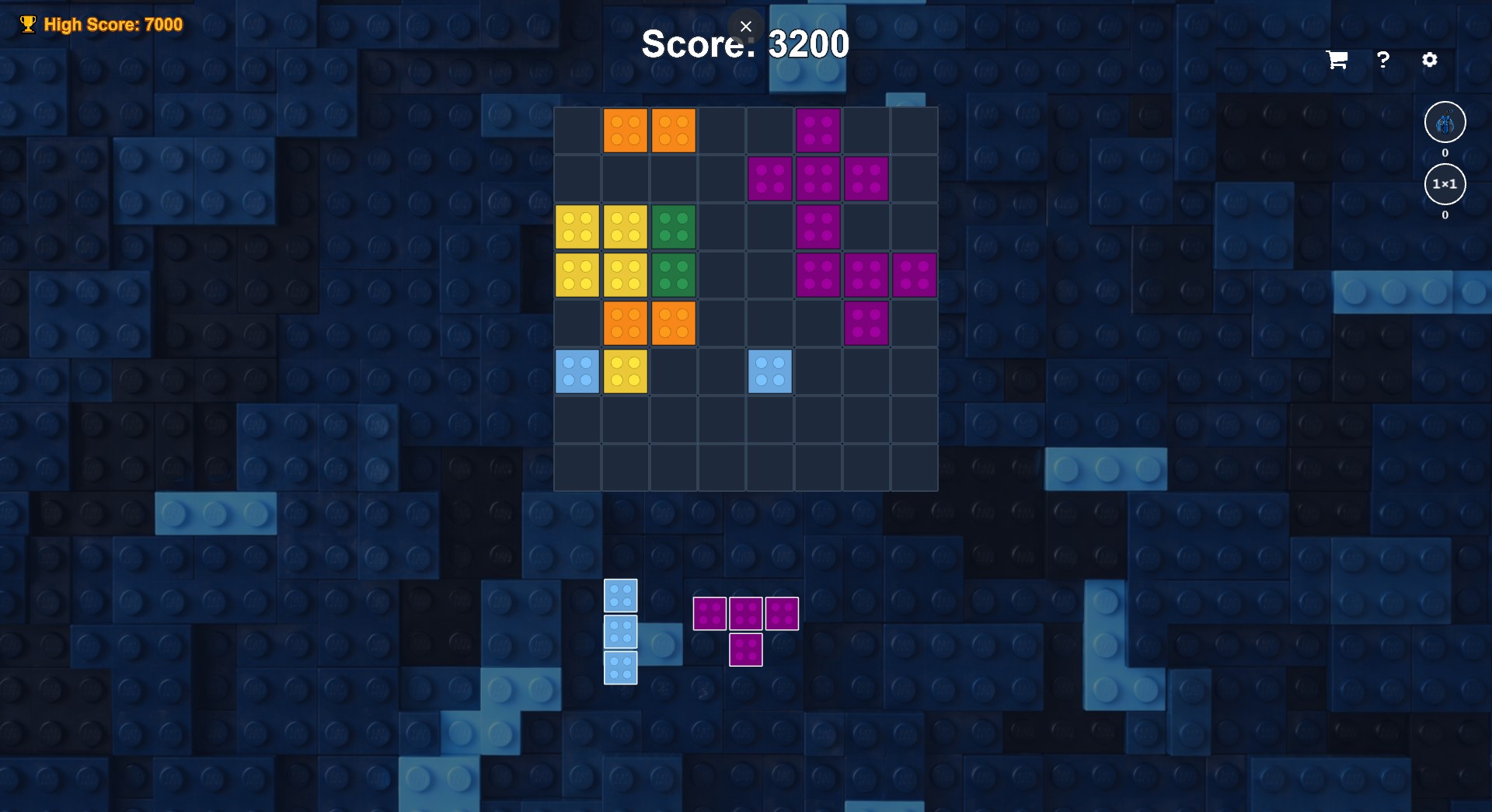Click the single magenta brick in top row
The height and width of the screenshot is (812, 1492).
[x=818, y=129]
